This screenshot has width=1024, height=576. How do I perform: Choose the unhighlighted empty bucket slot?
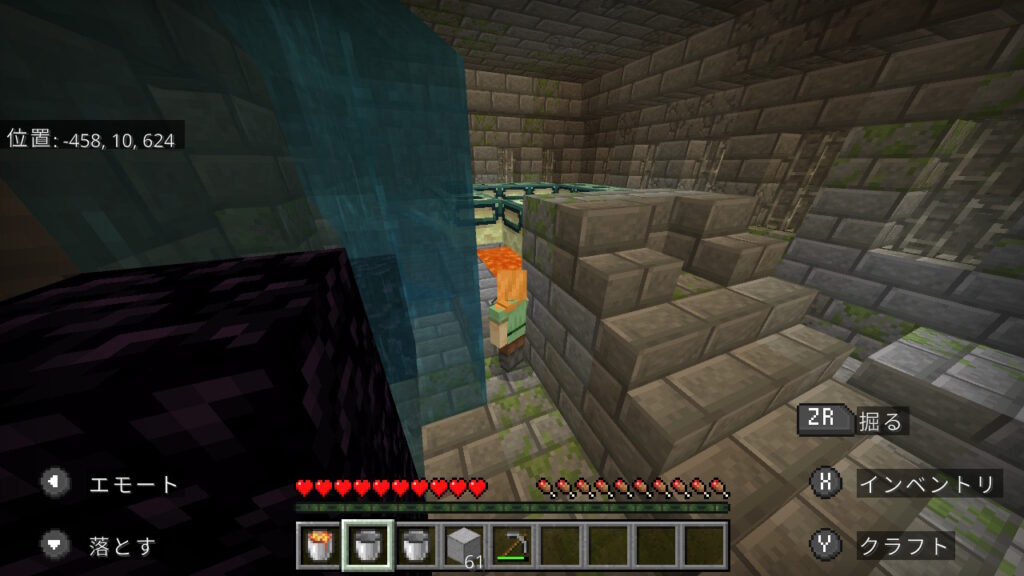(x=414, y=546)
